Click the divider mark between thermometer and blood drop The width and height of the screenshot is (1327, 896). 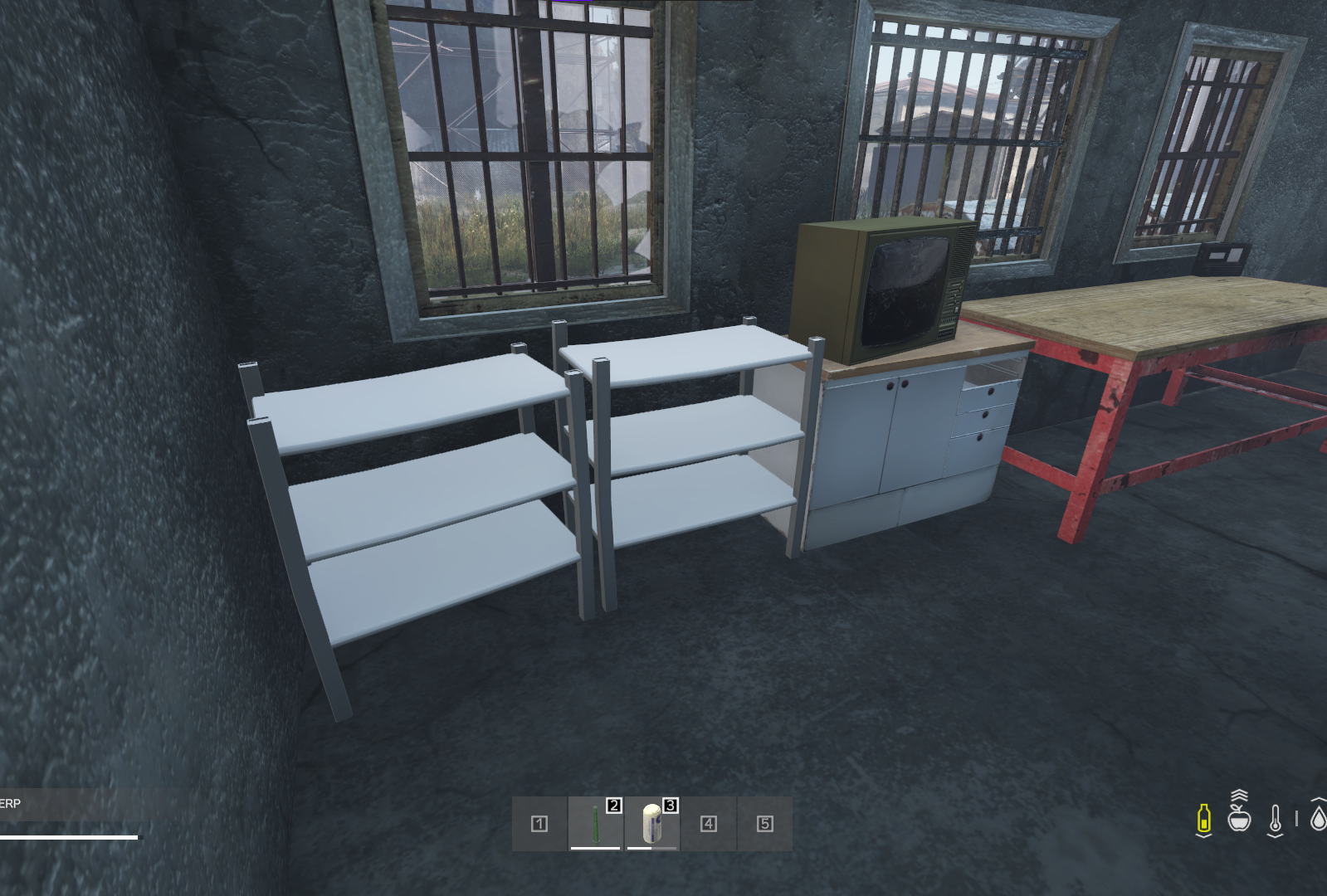1296,817
